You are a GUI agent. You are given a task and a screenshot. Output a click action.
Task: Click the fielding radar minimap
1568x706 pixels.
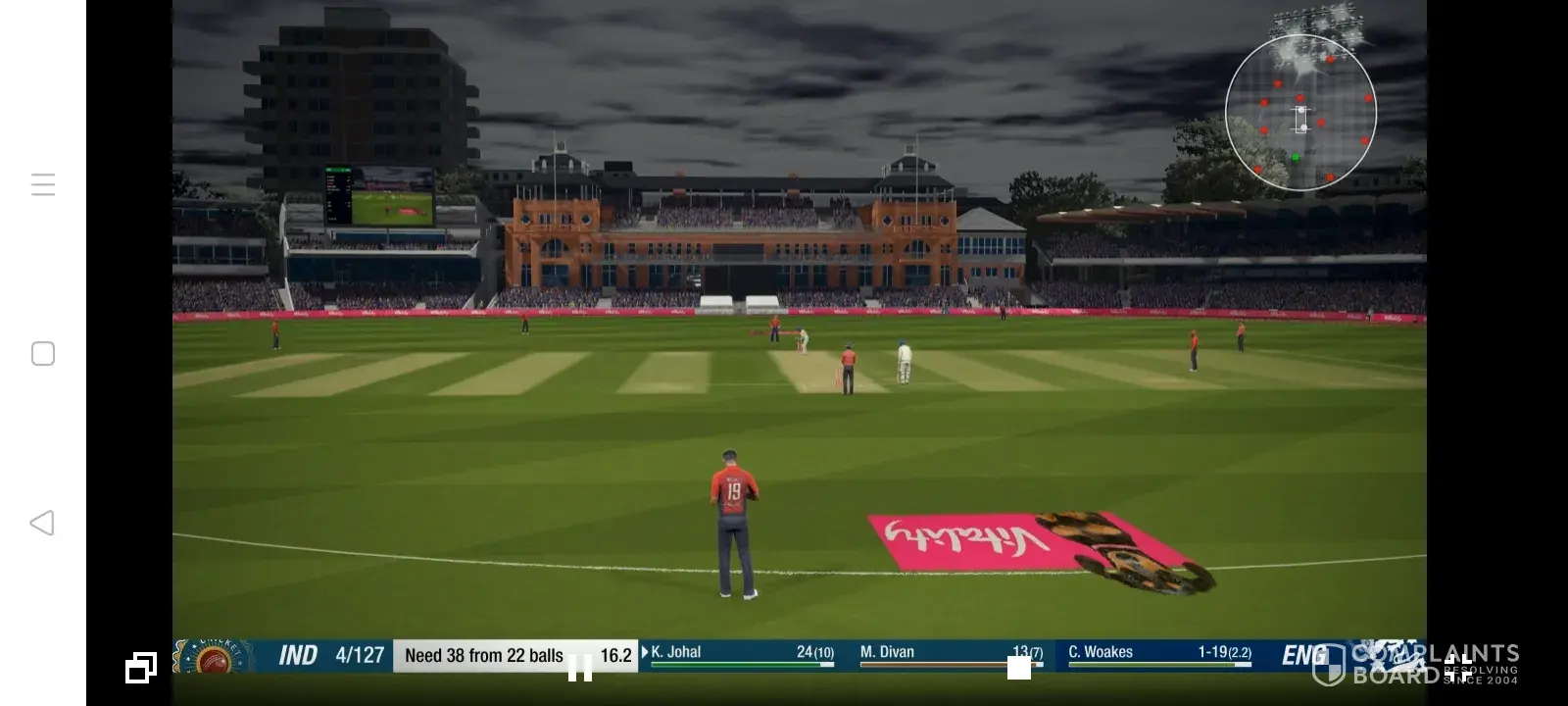[1300, 113]
